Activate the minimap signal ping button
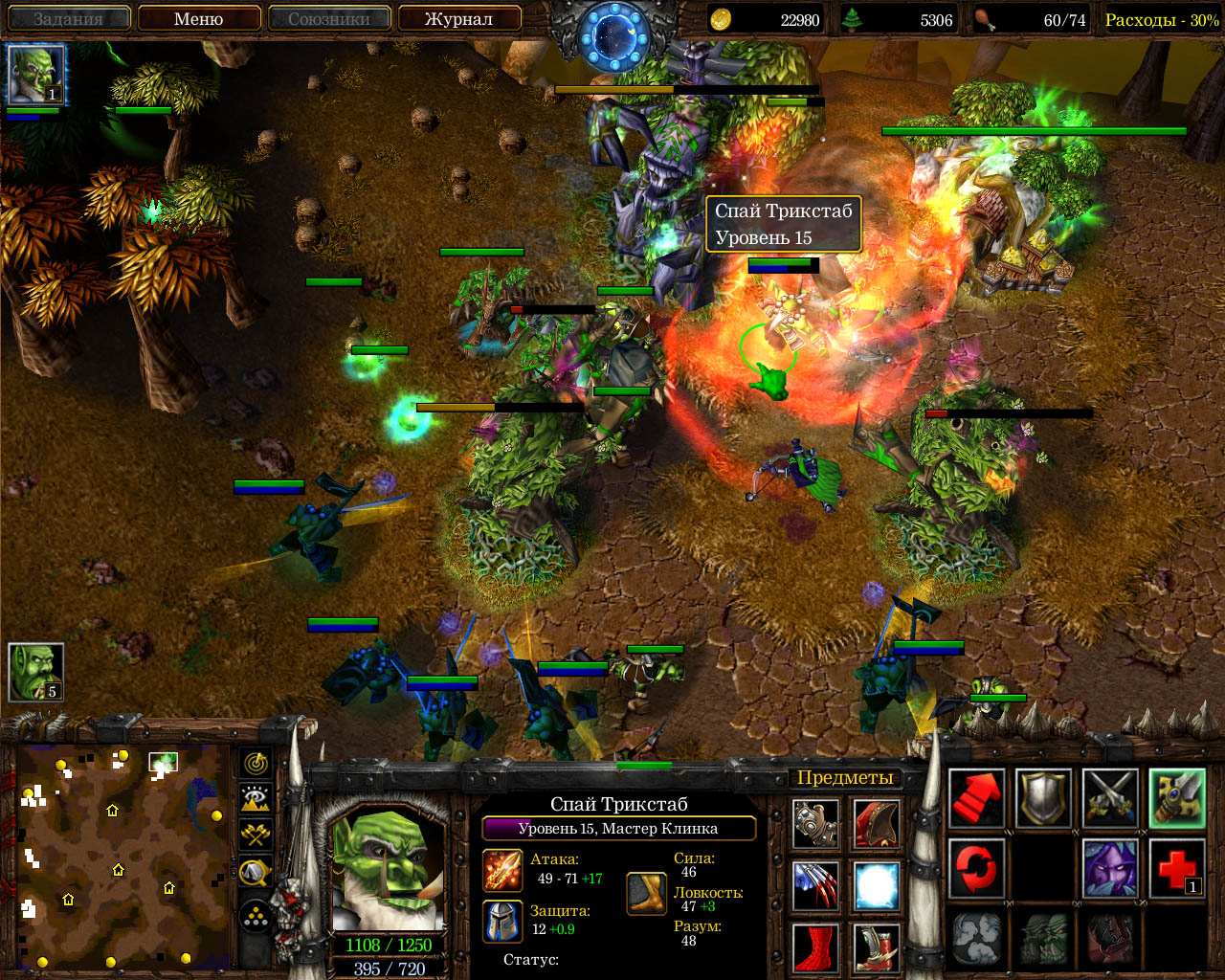1225x980 pixels. pyautogui.click(x=256, y=764)
